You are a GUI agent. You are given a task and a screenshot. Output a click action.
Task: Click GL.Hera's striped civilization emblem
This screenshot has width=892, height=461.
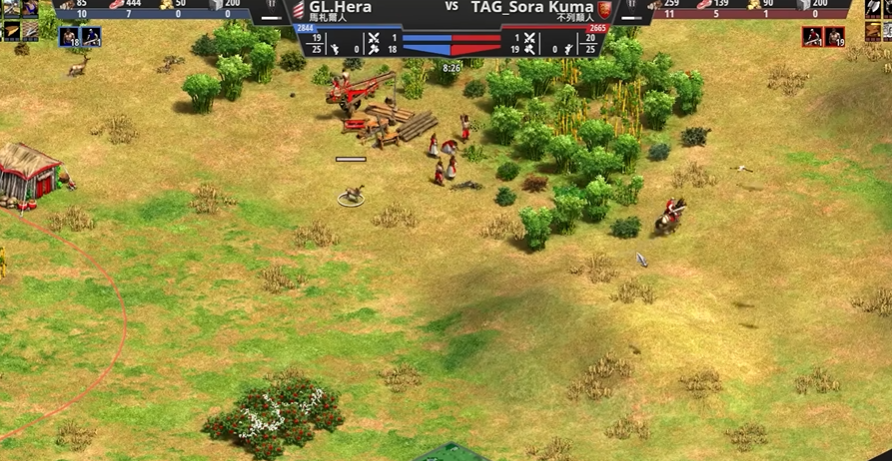click(297, 8)
